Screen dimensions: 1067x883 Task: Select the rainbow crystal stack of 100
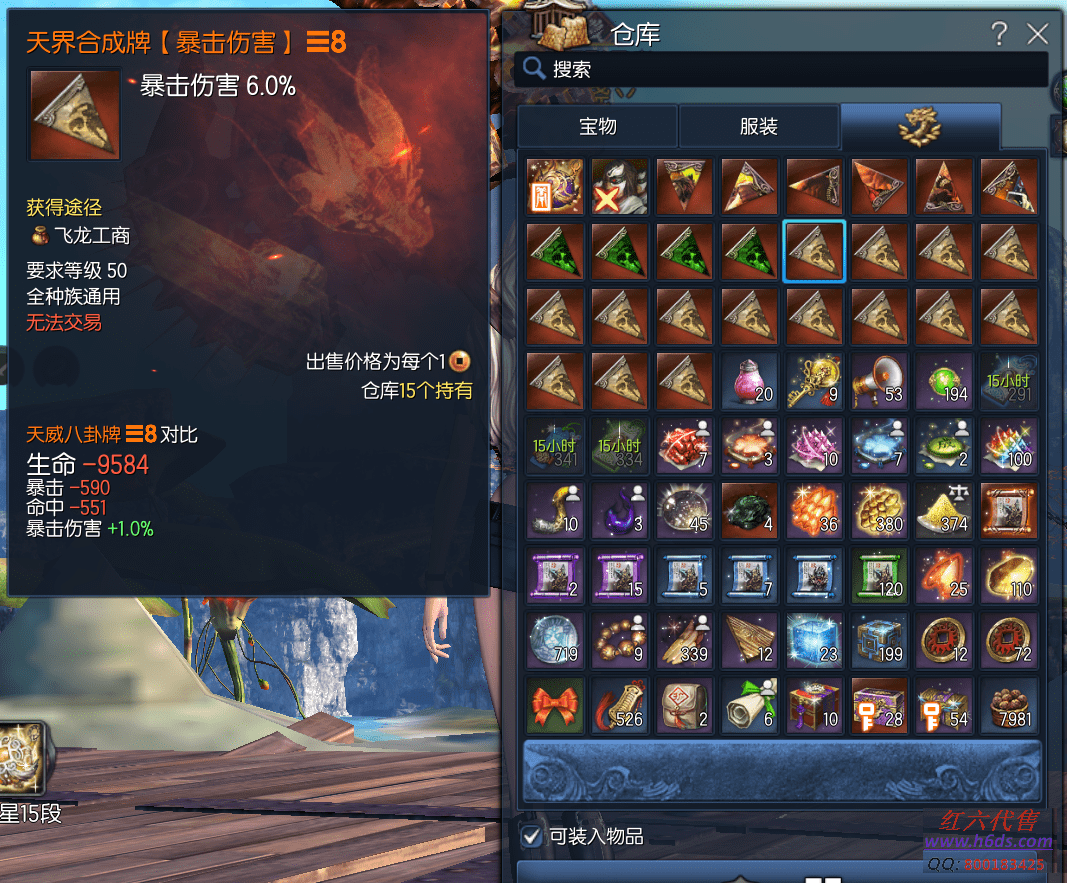[1009, 446]
